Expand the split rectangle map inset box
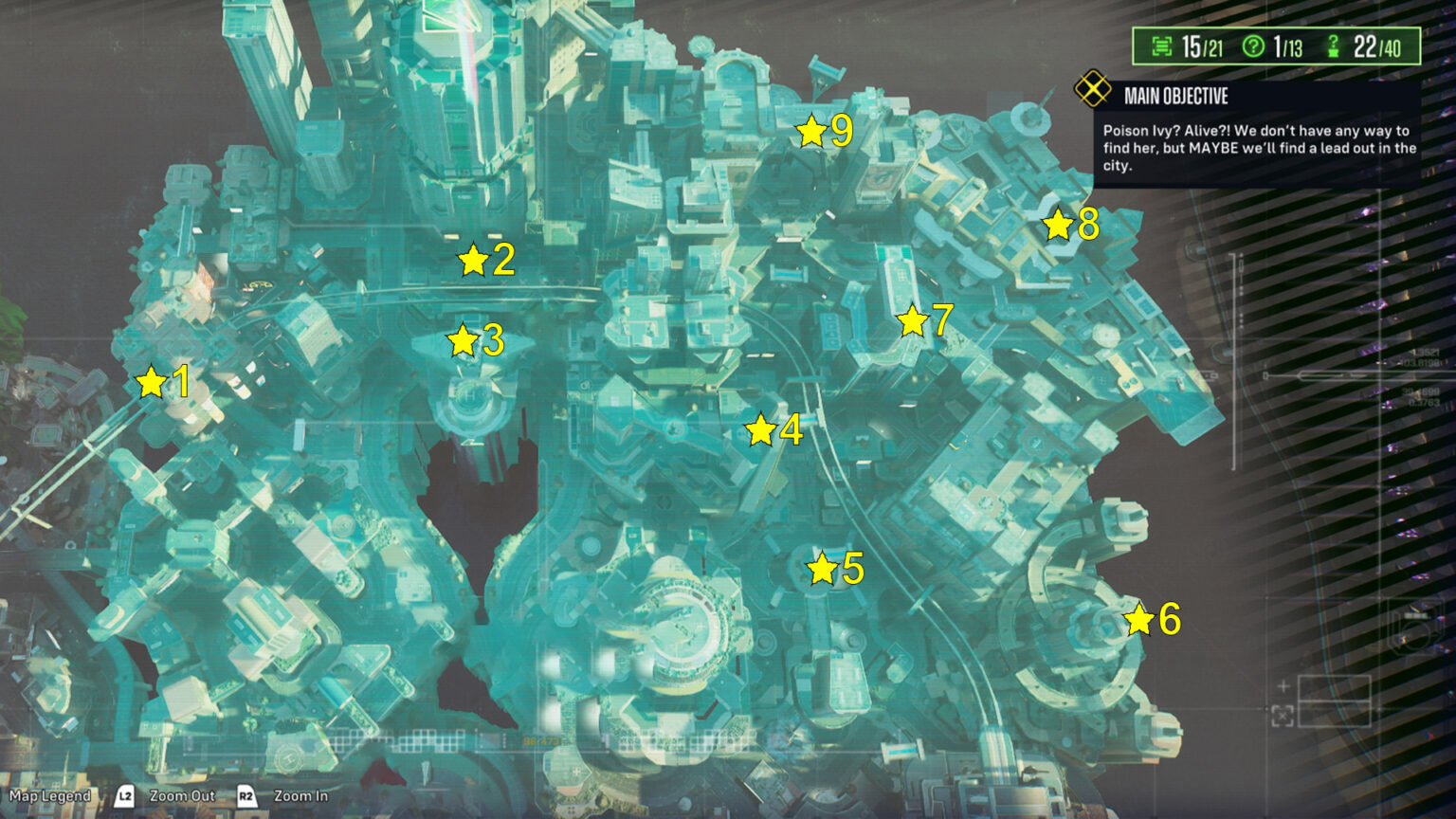Screen dimensions: 1456x819 pos(1335,701)
